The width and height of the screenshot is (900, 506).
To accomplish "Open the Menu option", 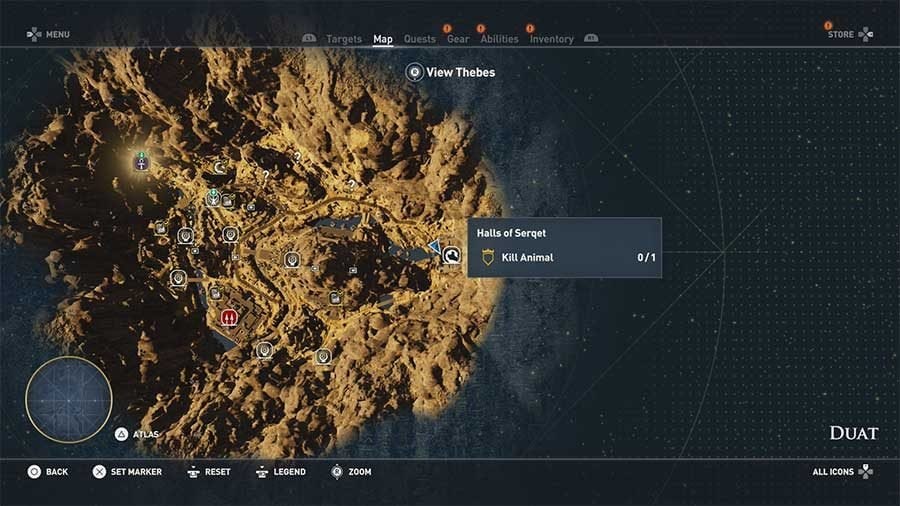I will (48, 35).
